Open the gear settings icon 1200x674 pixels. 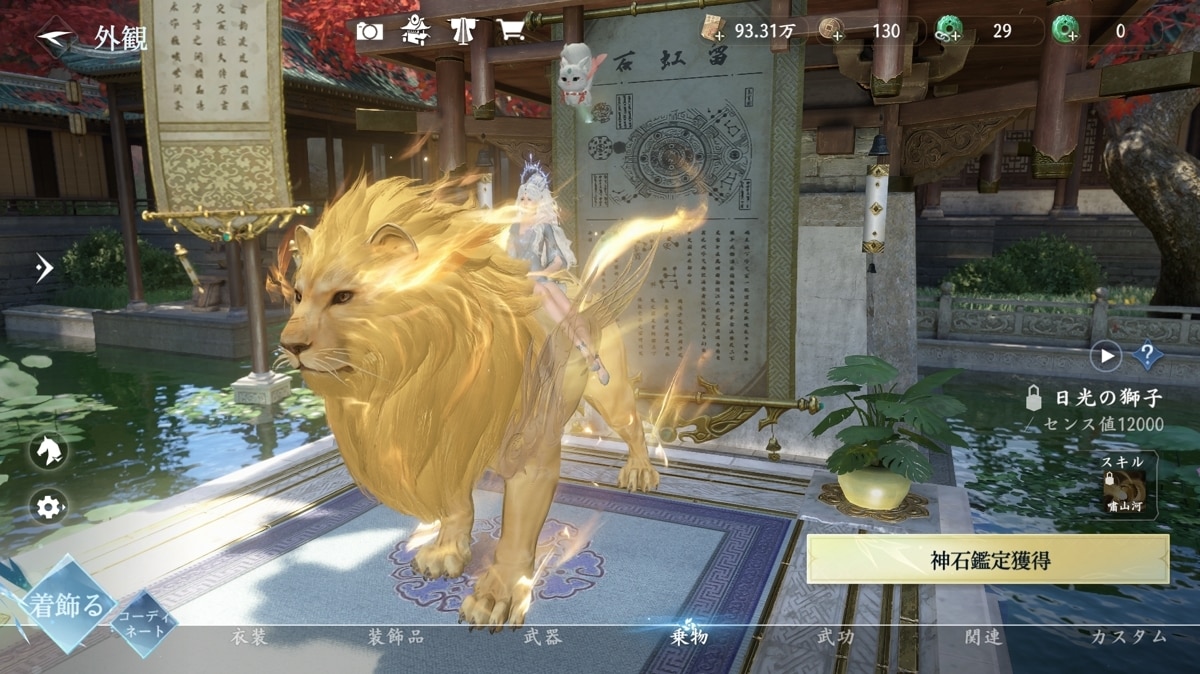pos(48,507)
